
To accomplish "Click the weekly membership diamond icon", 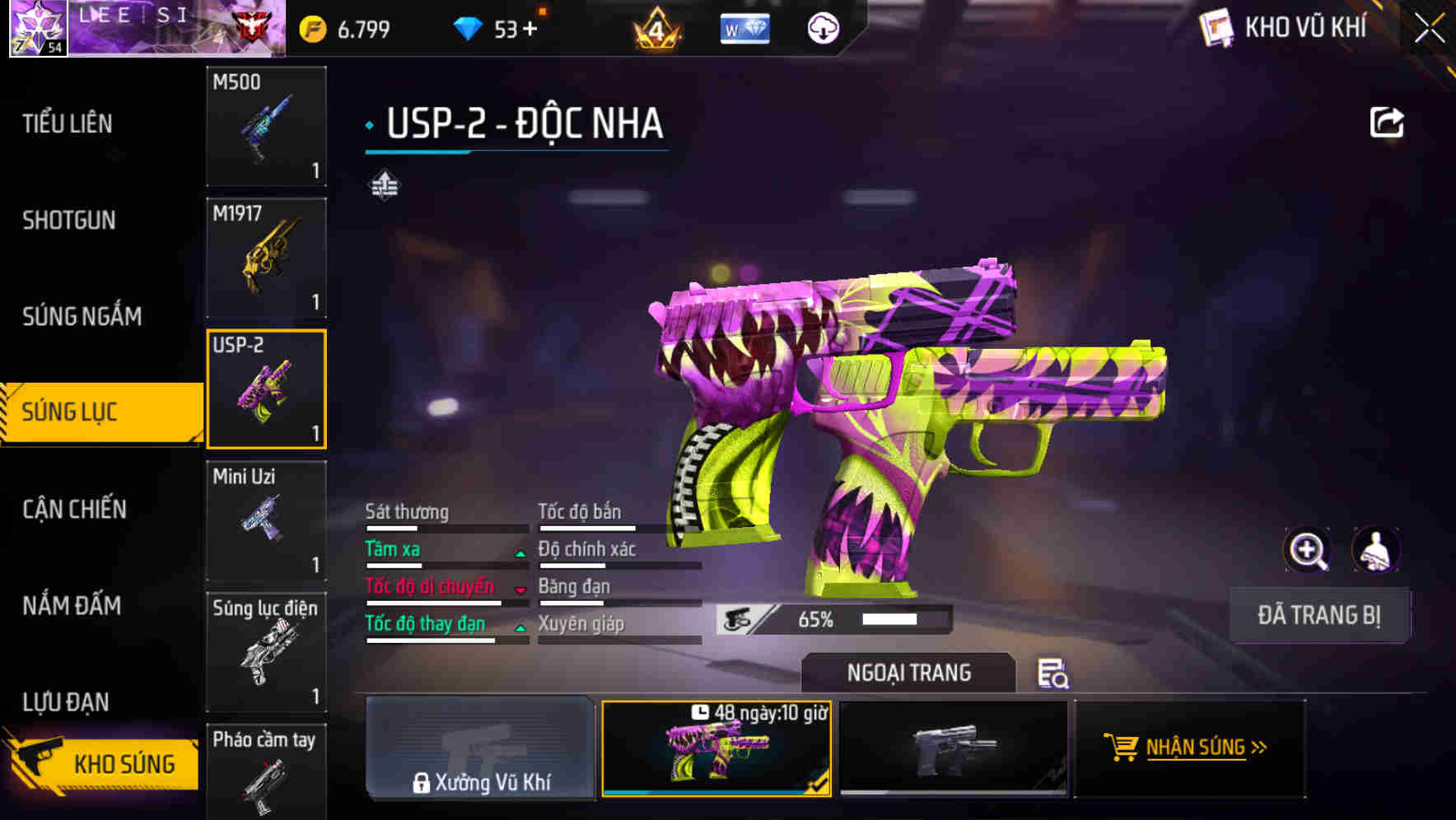I will pyautogui.click(x=744, y=27).
